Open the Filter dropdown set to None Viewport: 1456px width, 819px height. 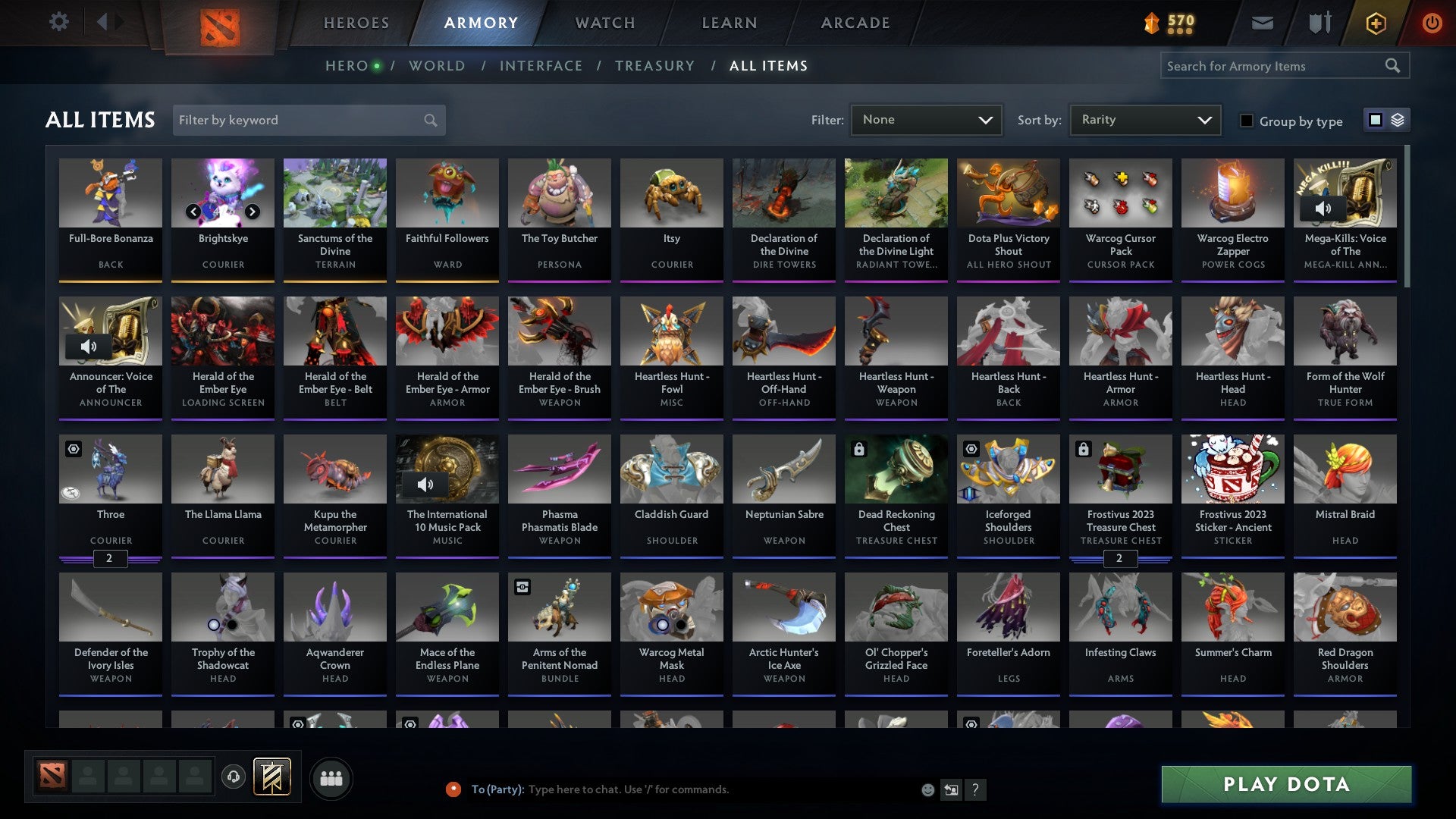pyautogui.click(x=927, y=119)
